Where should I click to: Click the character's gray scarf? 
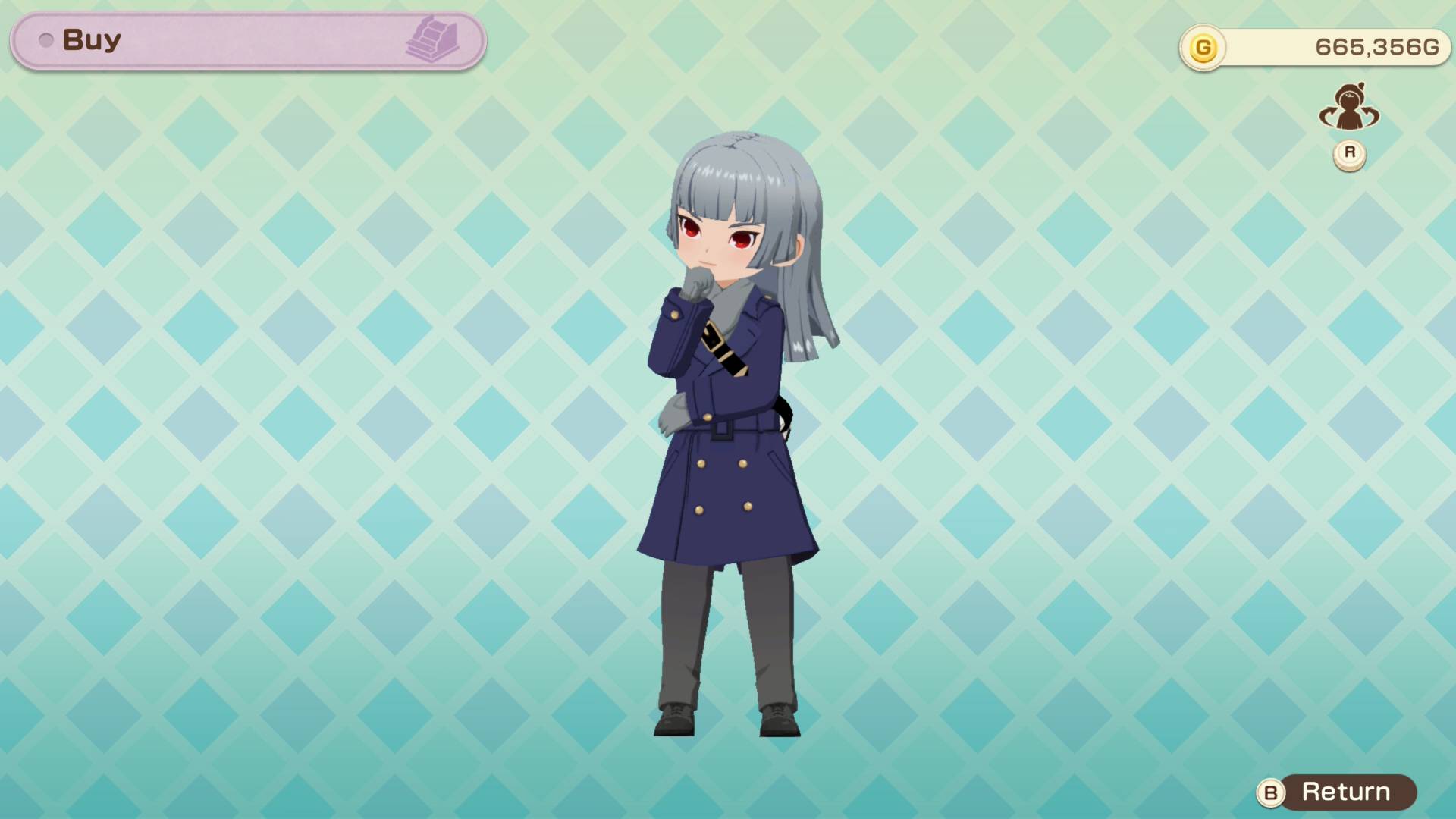pos(728,296)
